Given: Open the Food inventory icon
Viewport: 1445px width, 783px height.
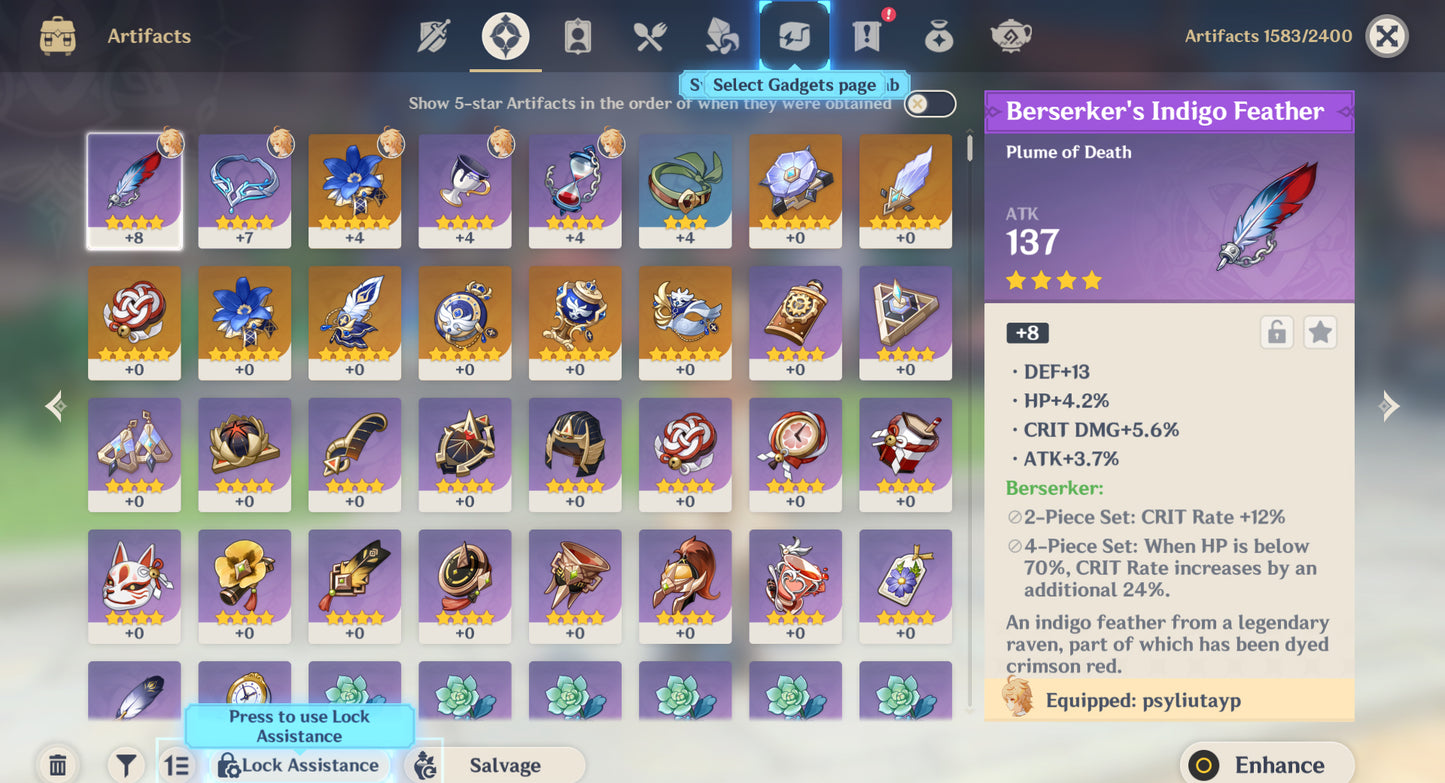Looking at the screenshot, I should [649, 36].
